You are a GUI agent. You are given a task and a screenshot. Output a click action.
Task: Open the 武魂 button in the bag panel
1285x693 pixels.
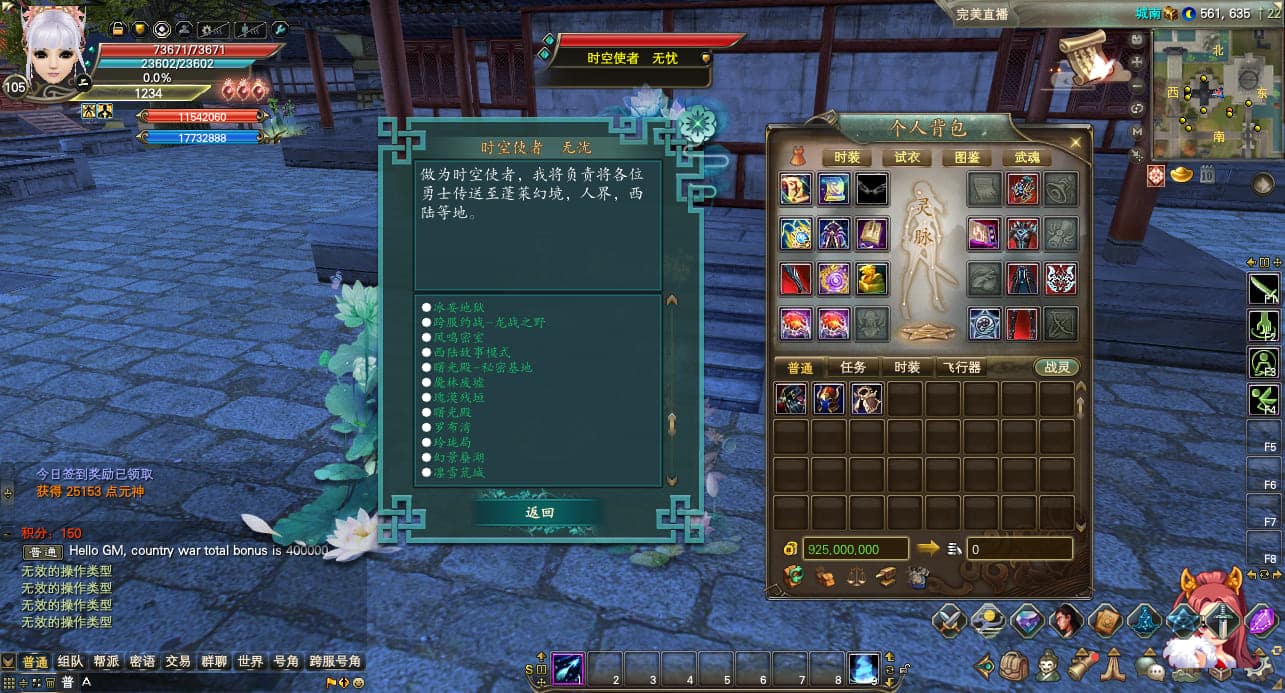(1027, 158)
